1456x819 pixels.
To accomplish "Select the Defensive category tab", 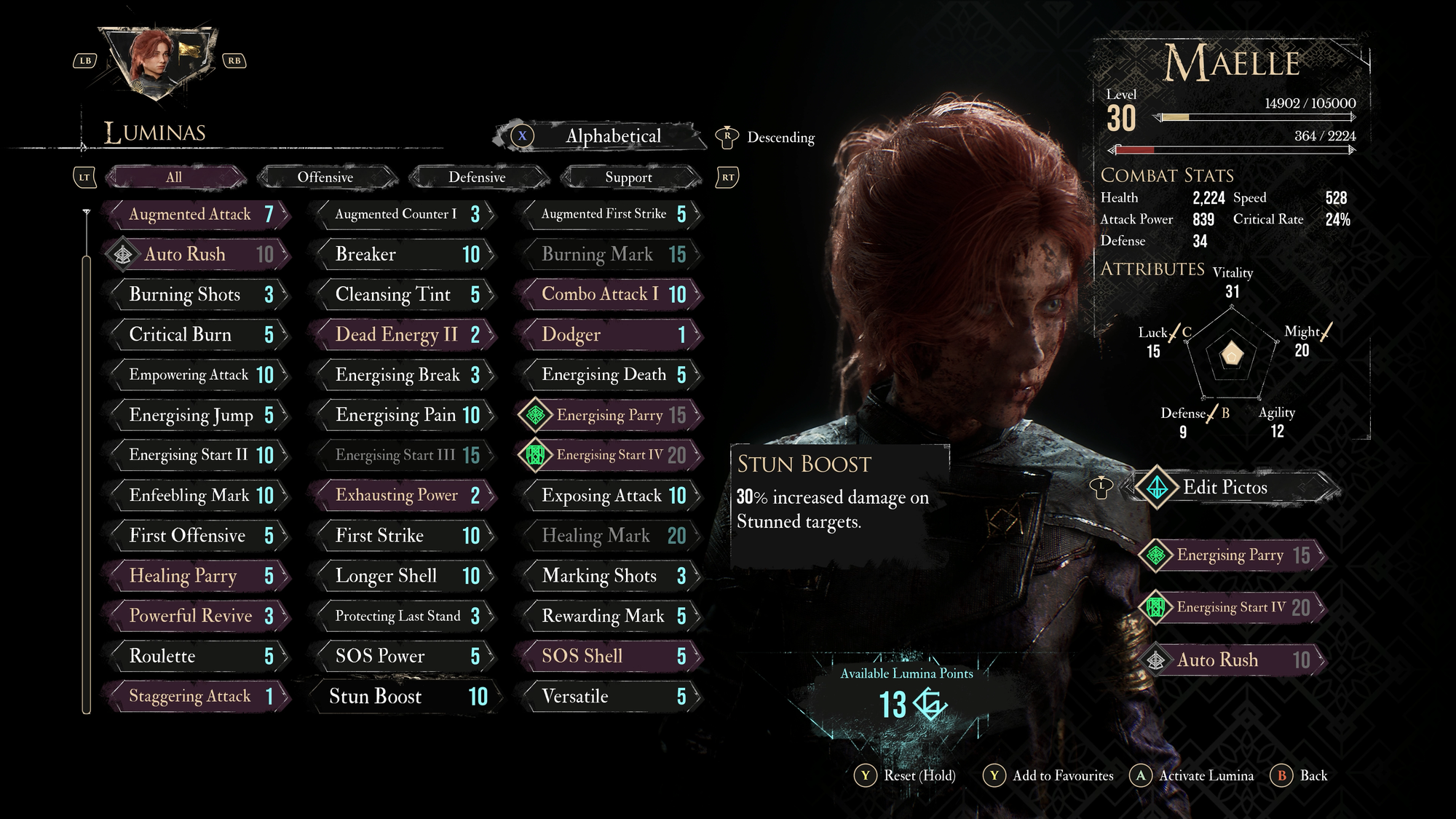I will tap(477, 177).
